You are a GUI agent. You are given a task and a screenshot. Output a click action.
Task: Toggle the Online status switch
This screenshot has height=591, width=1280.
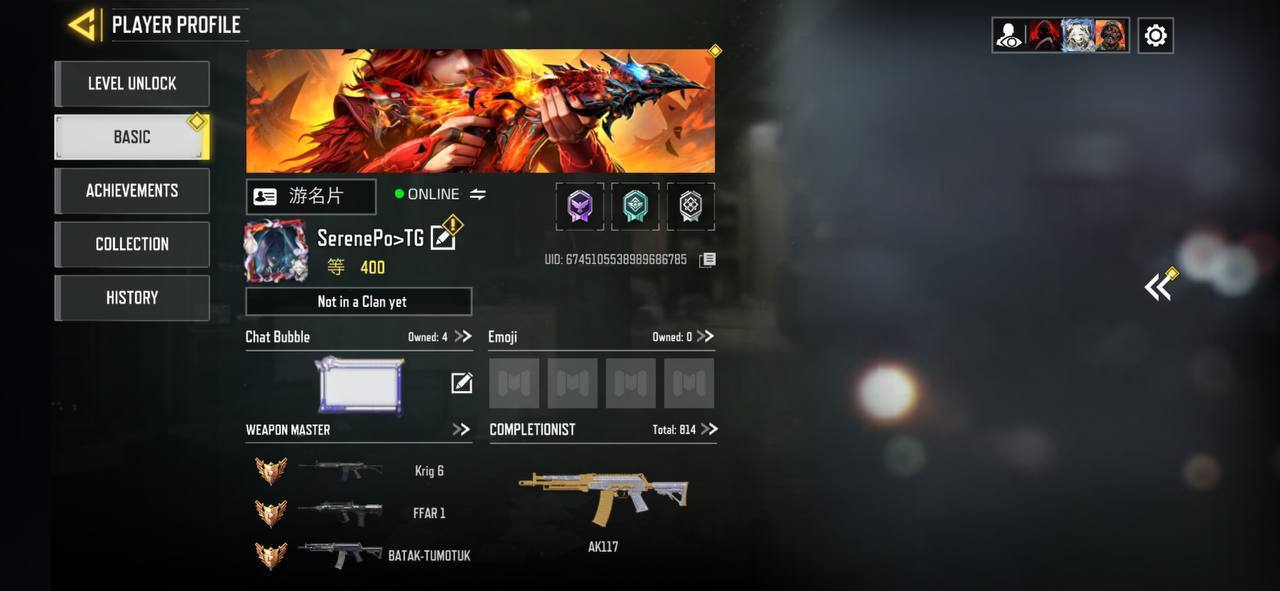tap(478, 194)
